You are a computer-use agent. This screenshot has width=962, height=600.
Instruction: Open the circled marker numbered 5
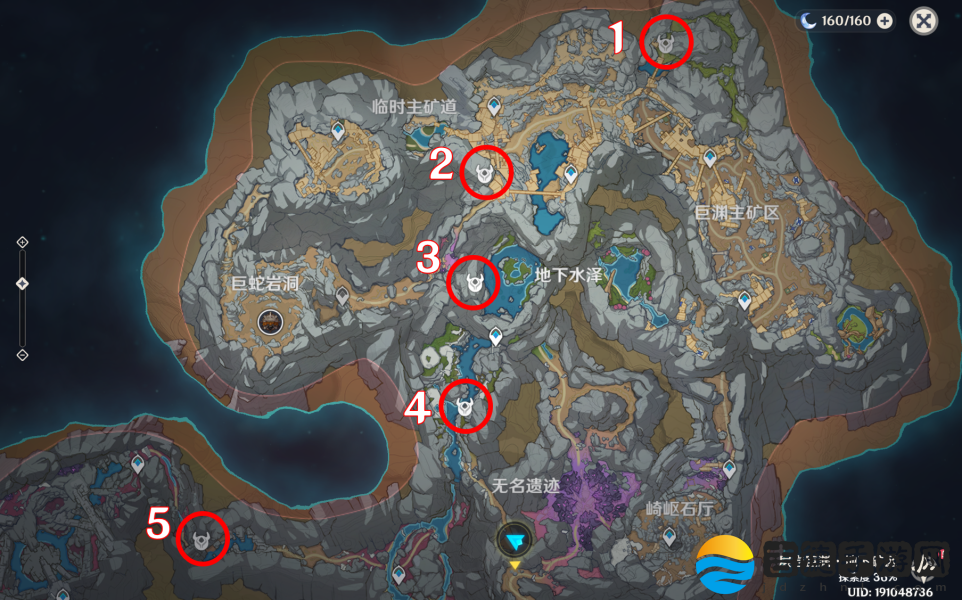pyautogui.click(x=203, y=539)
